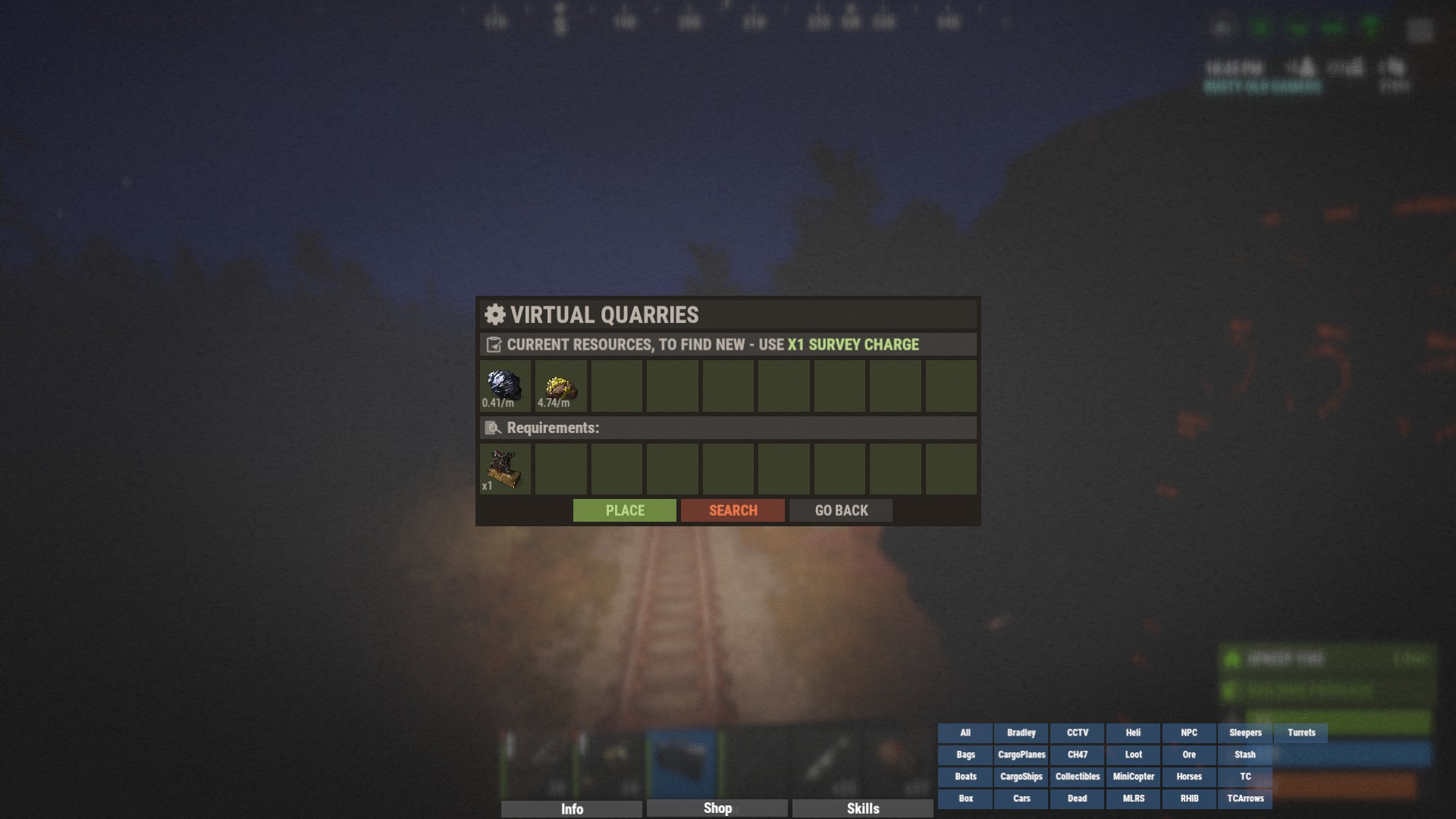Switch to the Shop tab

(716, 808)
